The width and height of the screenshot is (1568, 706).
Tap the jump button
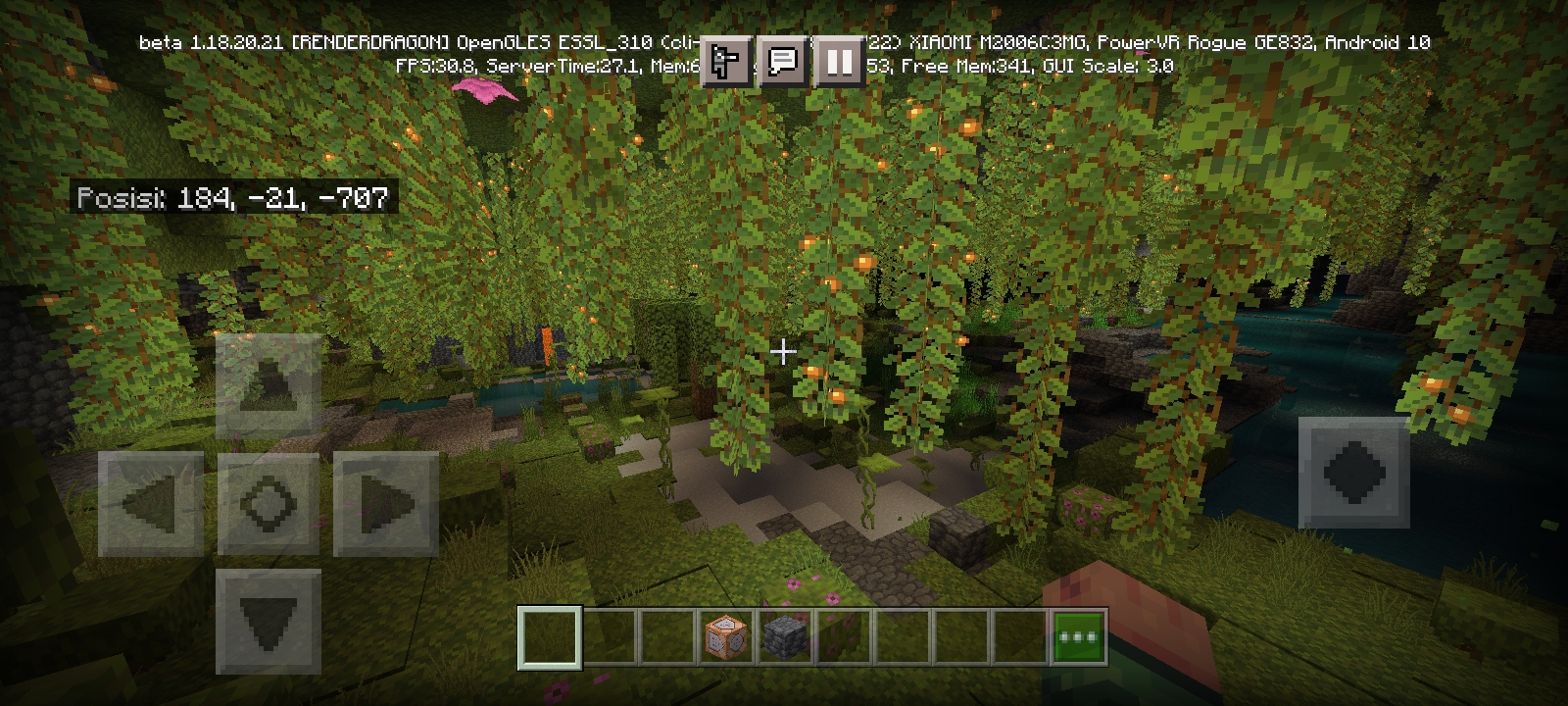(1353, 472)
